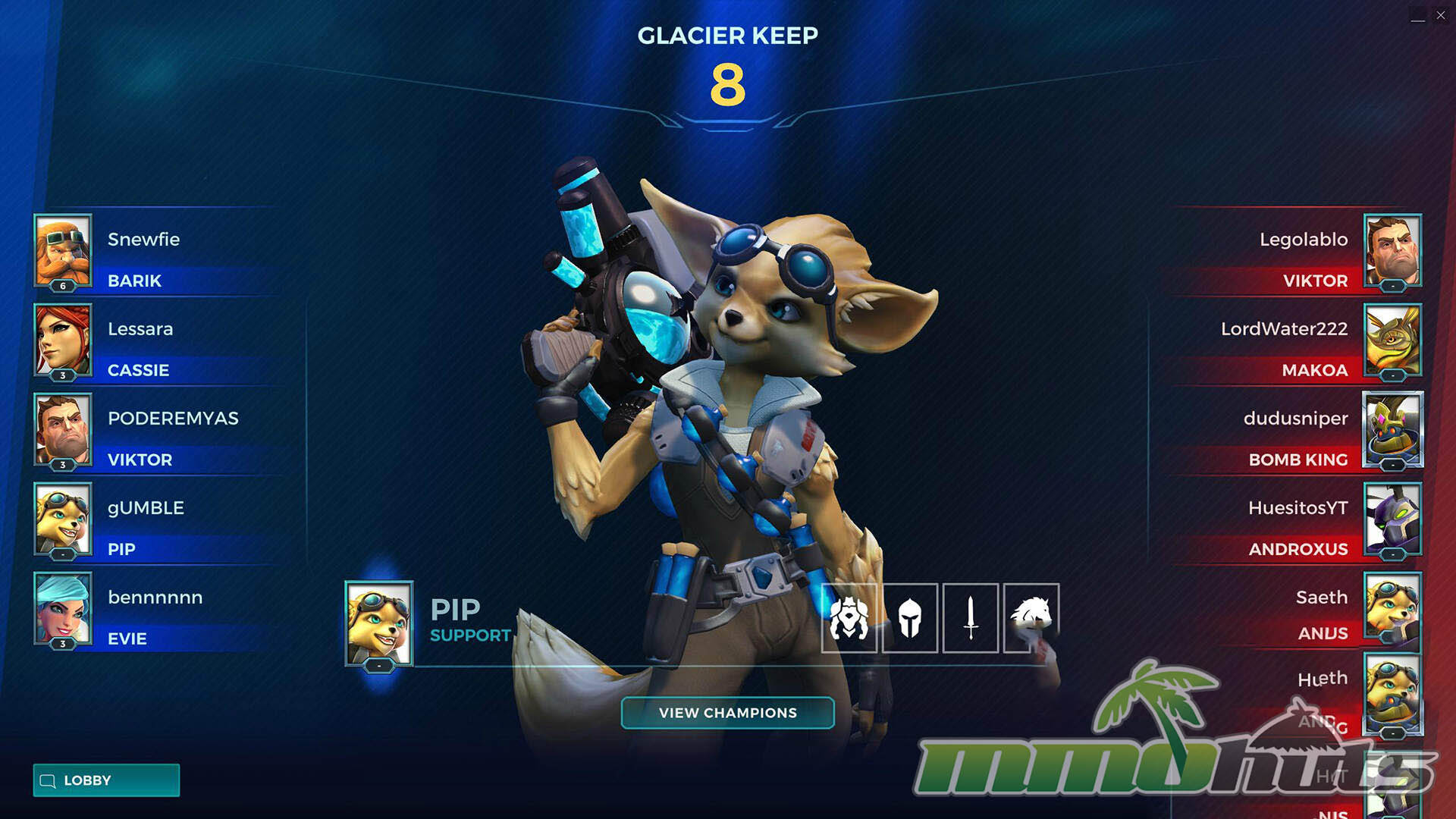Choose the horse mount icon
The image size is (1456, 819).
1031,618
